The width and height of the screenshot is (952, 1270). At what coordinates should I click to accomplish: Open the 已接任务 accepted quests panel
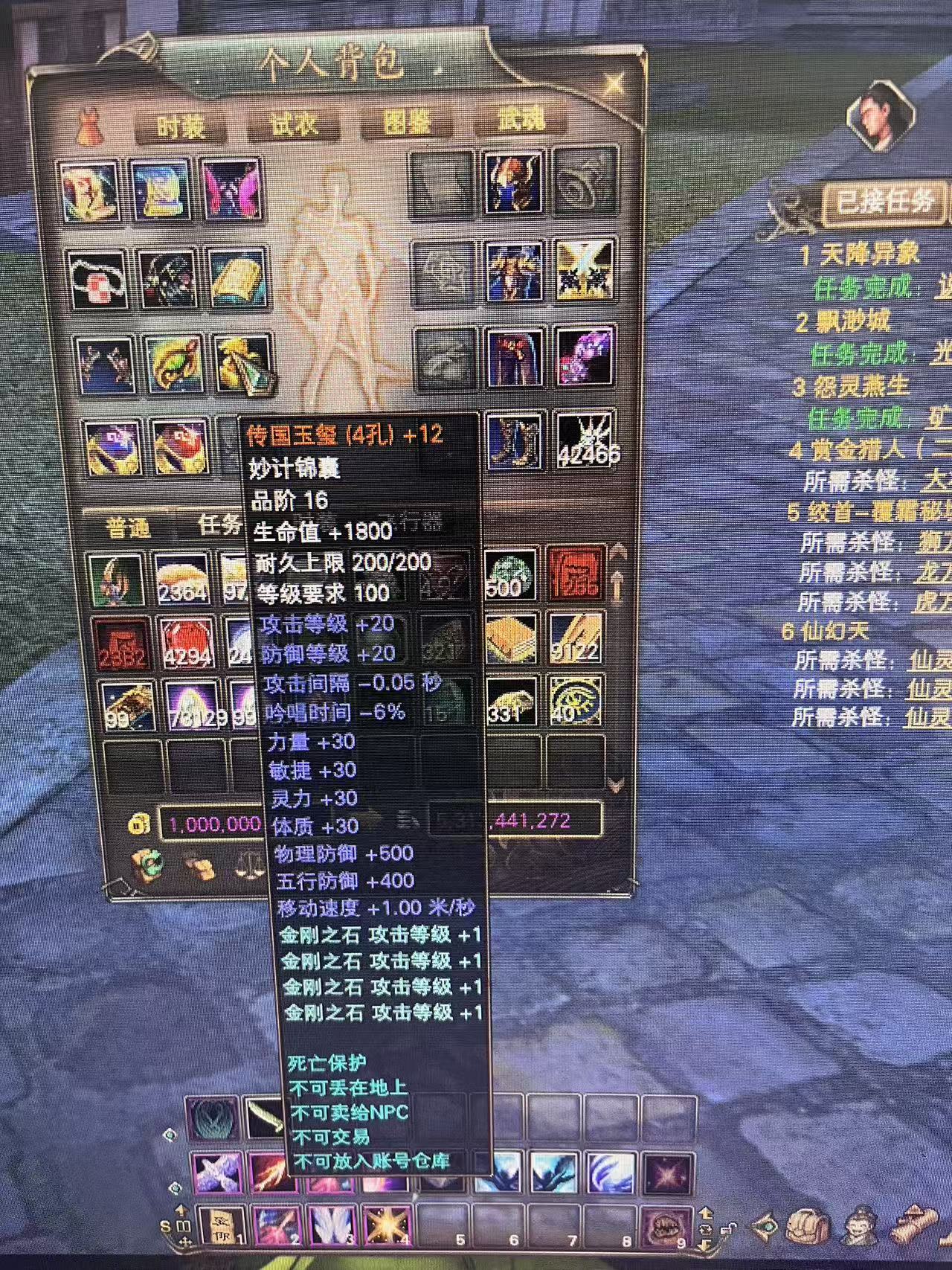[885, 202]
